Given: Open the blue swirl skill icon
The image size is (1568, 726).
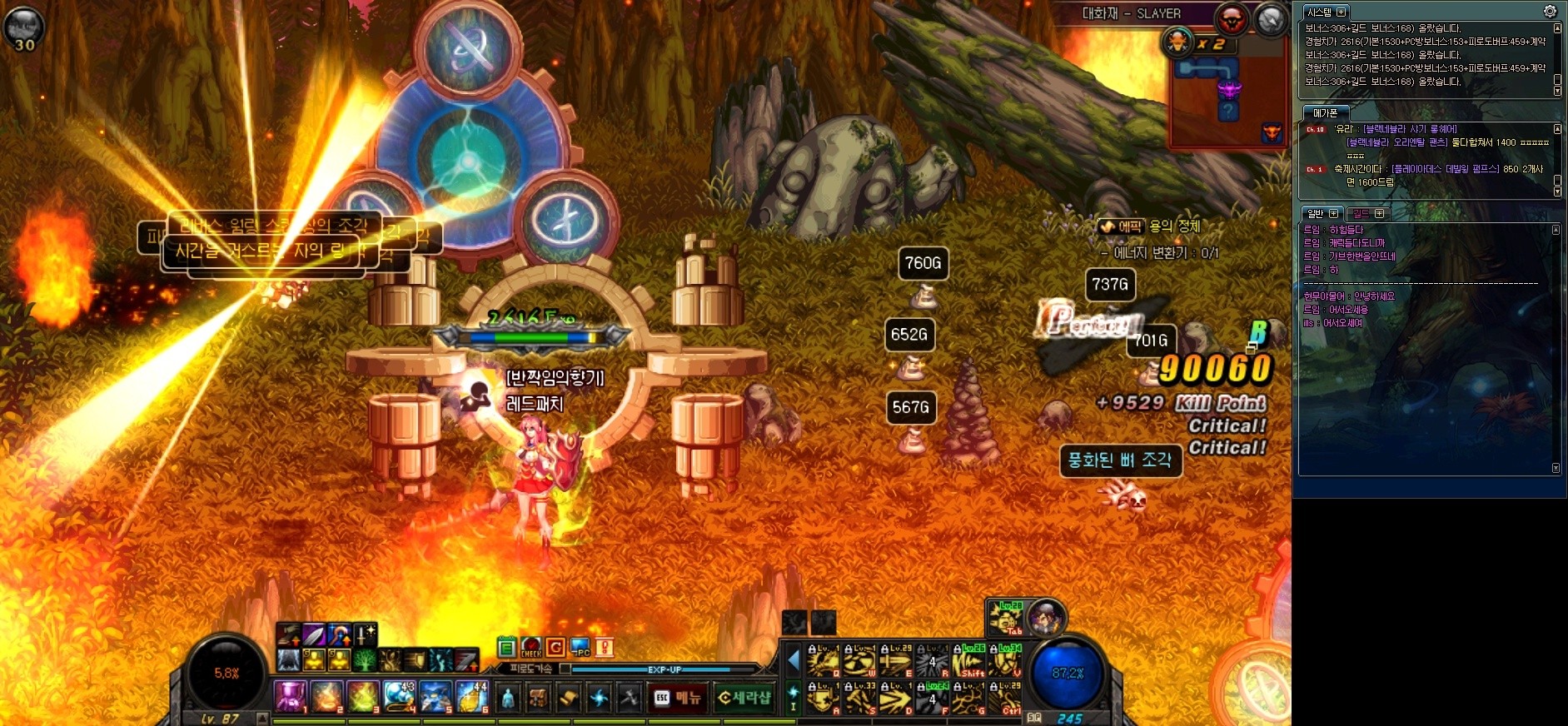Looking at the screenshot, I should pos(598,699).
